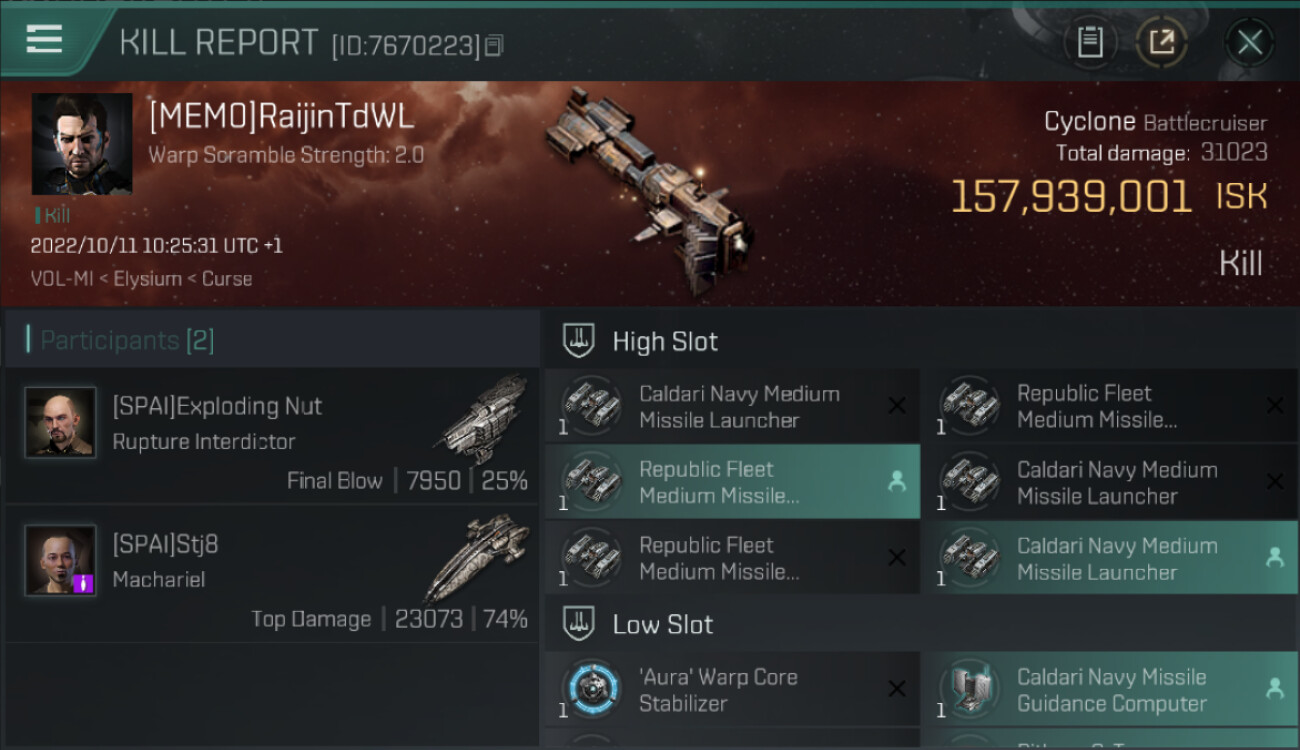Select the Caldari Navy Missile Guidance Computer

pyautogui.click(x=1110, y=689)
